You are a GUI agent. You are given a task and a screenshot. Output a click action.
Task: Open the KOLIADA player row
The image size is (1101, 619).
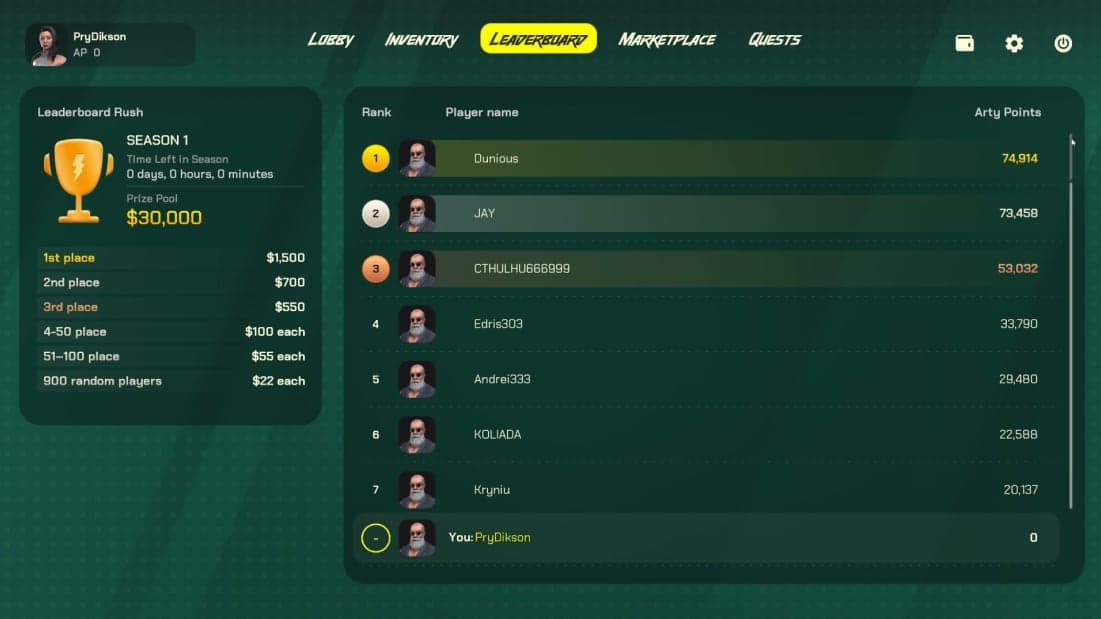pos(700,435)
